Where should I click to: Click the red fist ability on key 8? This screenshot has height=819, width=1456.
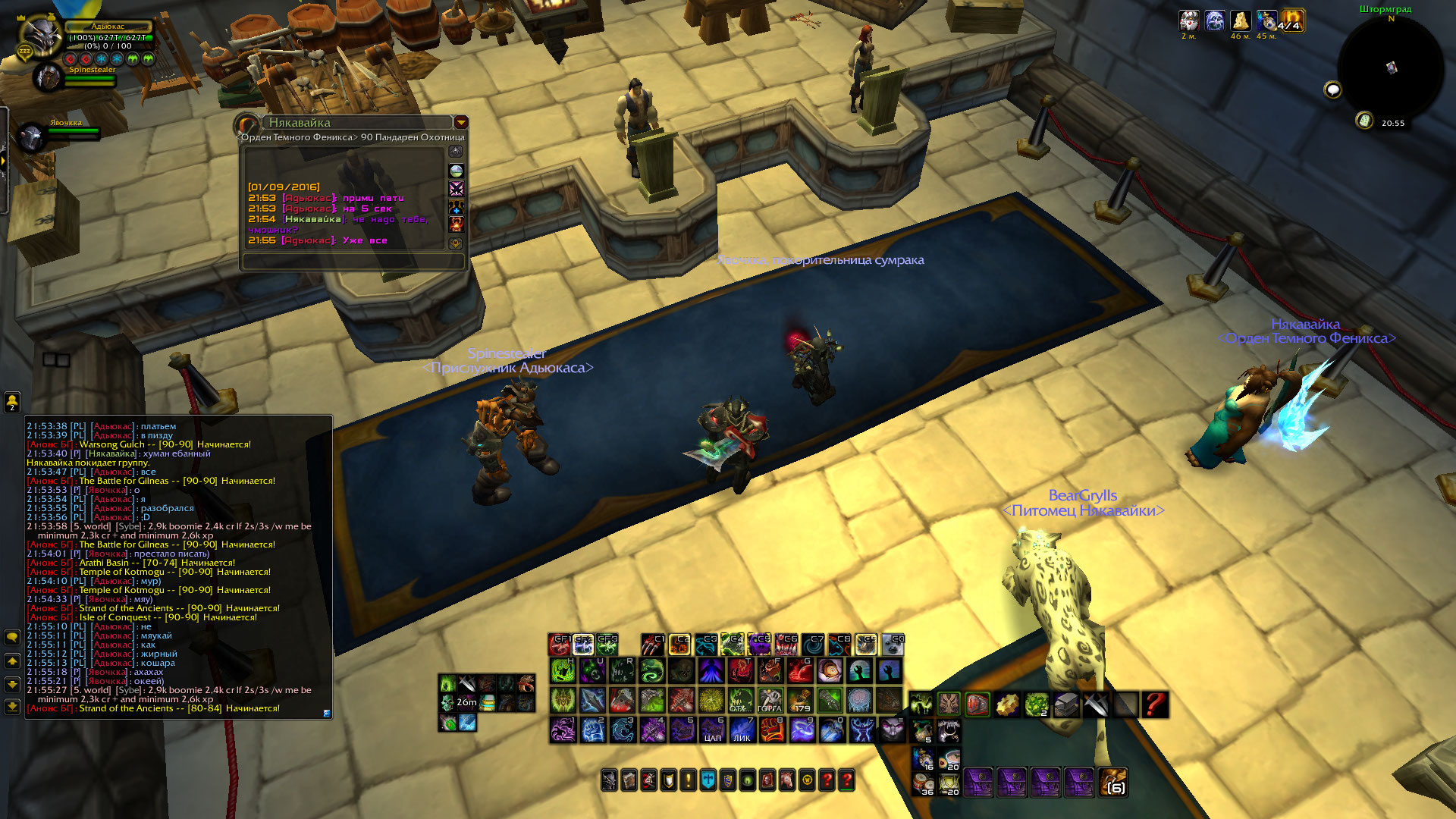[772, 730]
